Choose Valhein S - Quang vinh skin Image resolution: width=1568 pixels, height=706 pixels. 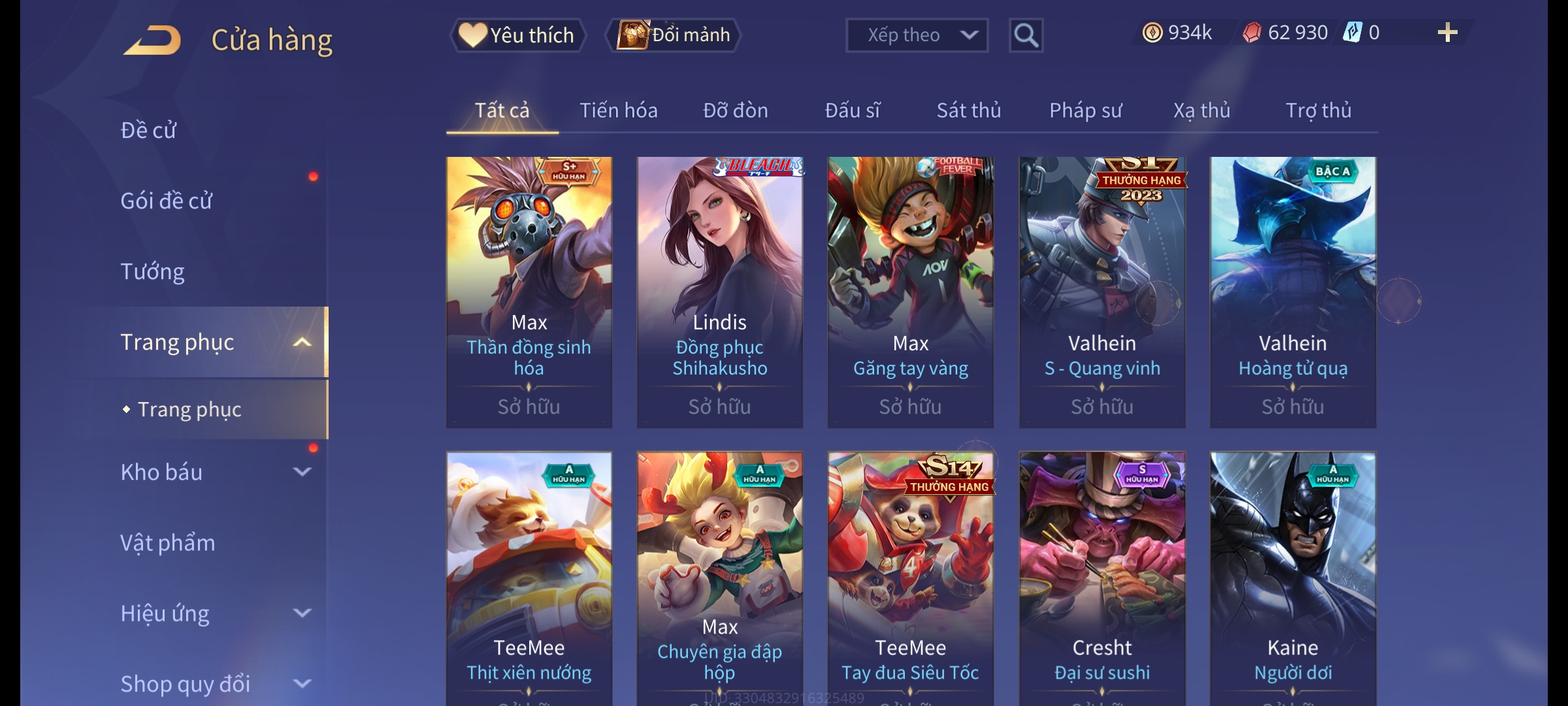tap(1102, 291)
